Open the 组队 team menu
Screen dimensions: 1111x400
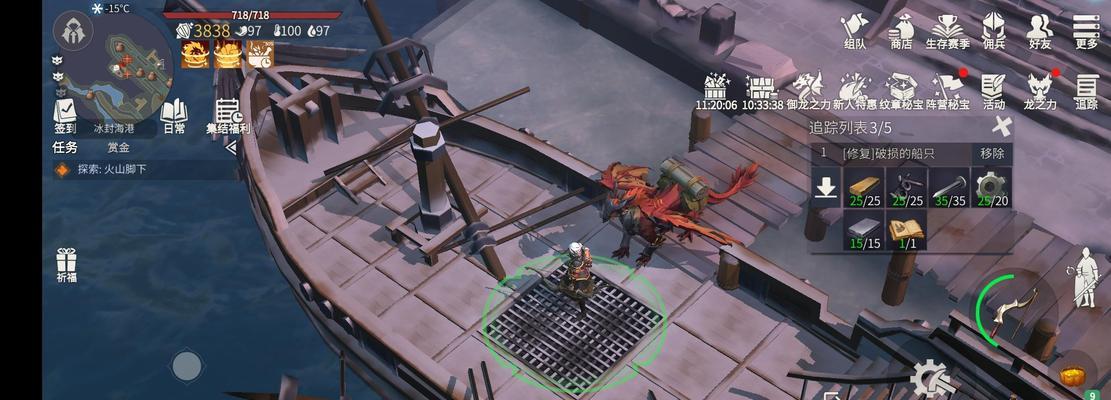pos(855,30)
